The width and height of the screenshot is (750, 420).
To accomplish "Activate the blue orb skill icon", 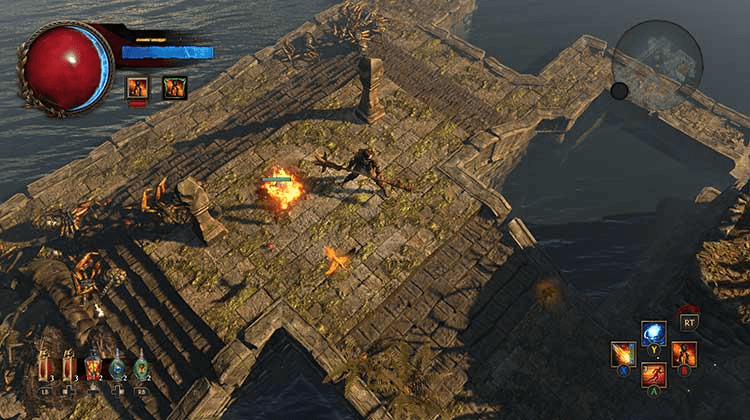I will [654, 333].
